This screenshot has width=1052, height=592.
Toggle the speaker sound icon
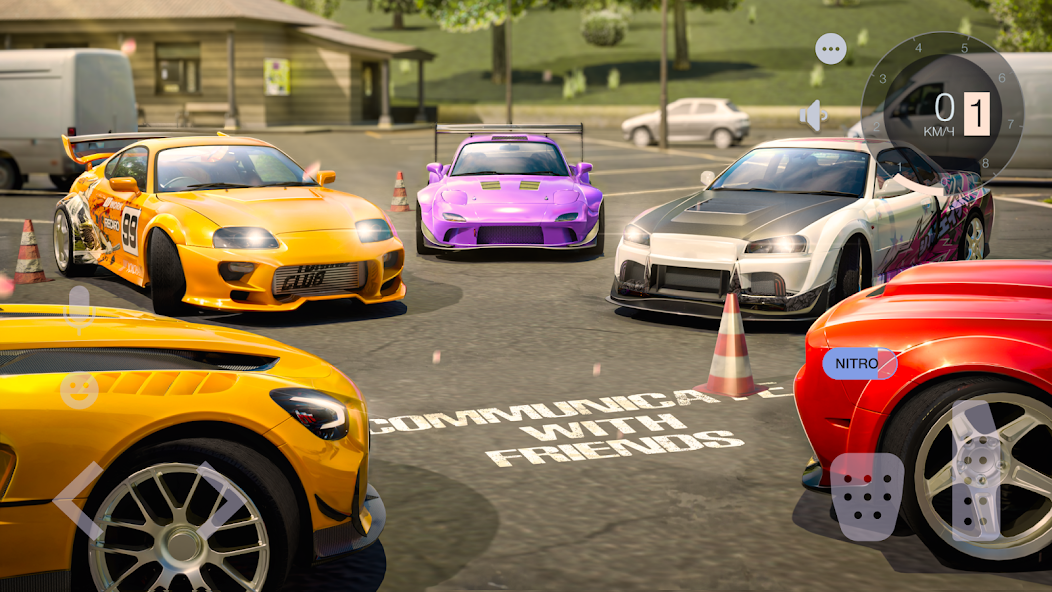point(813,116)
